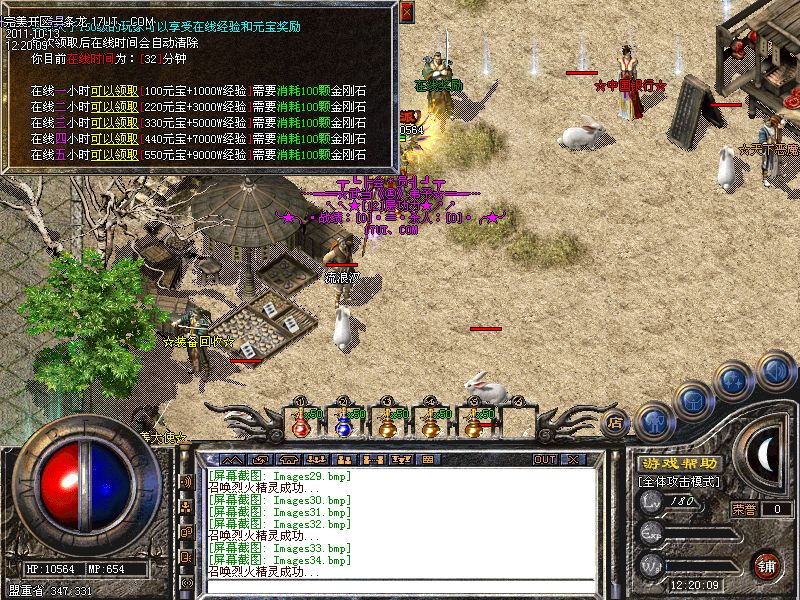
Task: Claim the five-hour 550 yuanbao reward
Action: (114, 155)
